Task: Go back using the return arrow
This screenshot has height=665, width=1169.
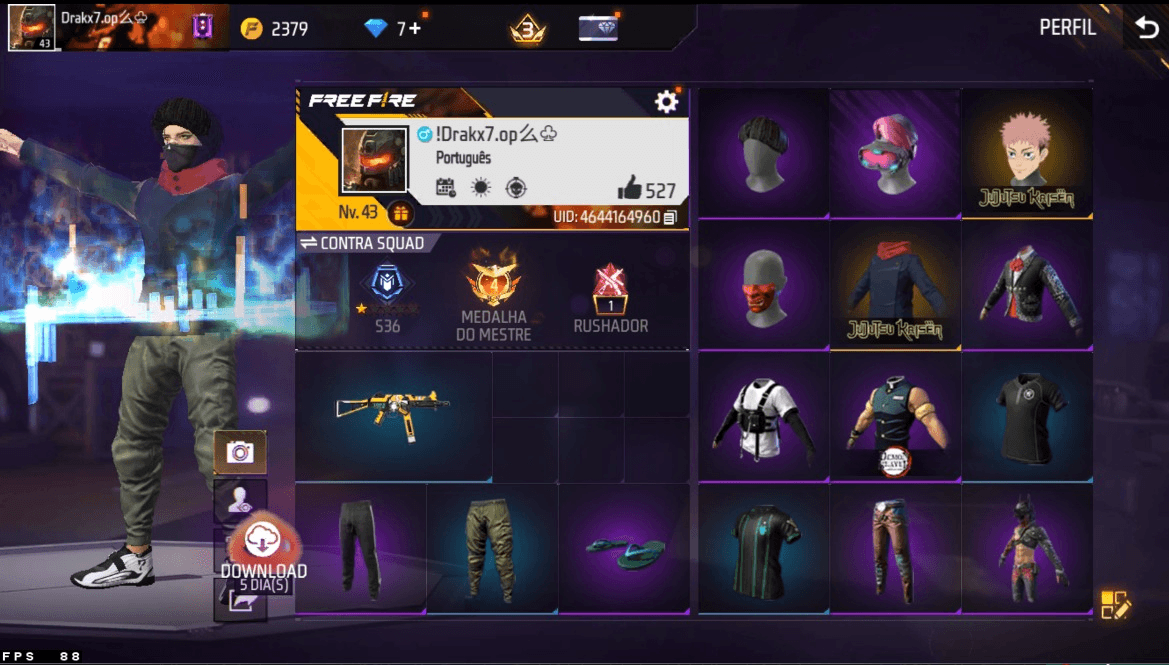Action: click(1146, 28)
